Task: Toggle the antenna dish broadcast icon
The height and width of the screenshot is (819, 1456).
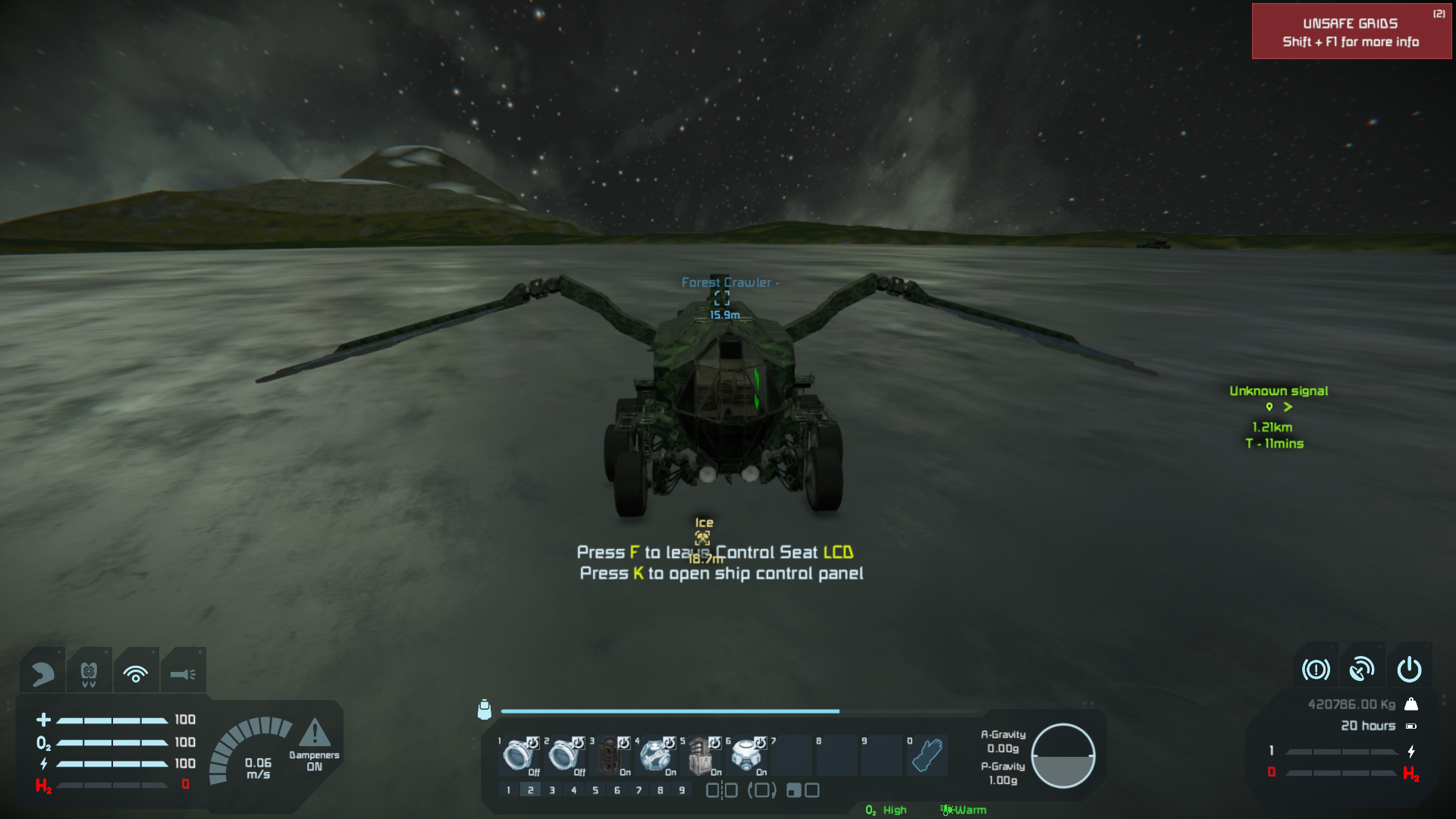Action: coord(1362,670)
